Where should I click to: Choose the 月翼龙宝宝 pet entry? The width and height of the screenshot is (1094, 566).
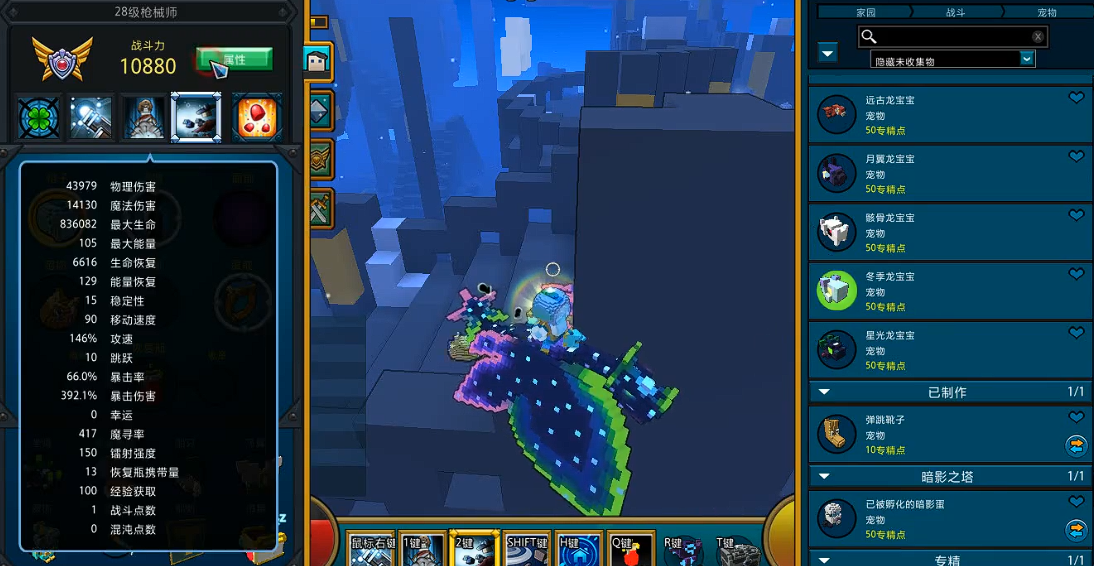pos(950,174)
